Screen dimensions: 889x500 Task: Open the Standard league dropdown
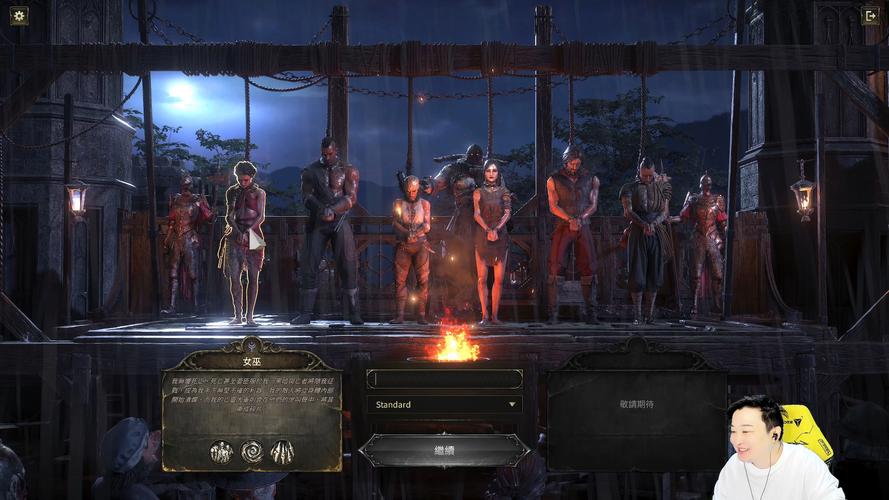(x=444, y=405)
